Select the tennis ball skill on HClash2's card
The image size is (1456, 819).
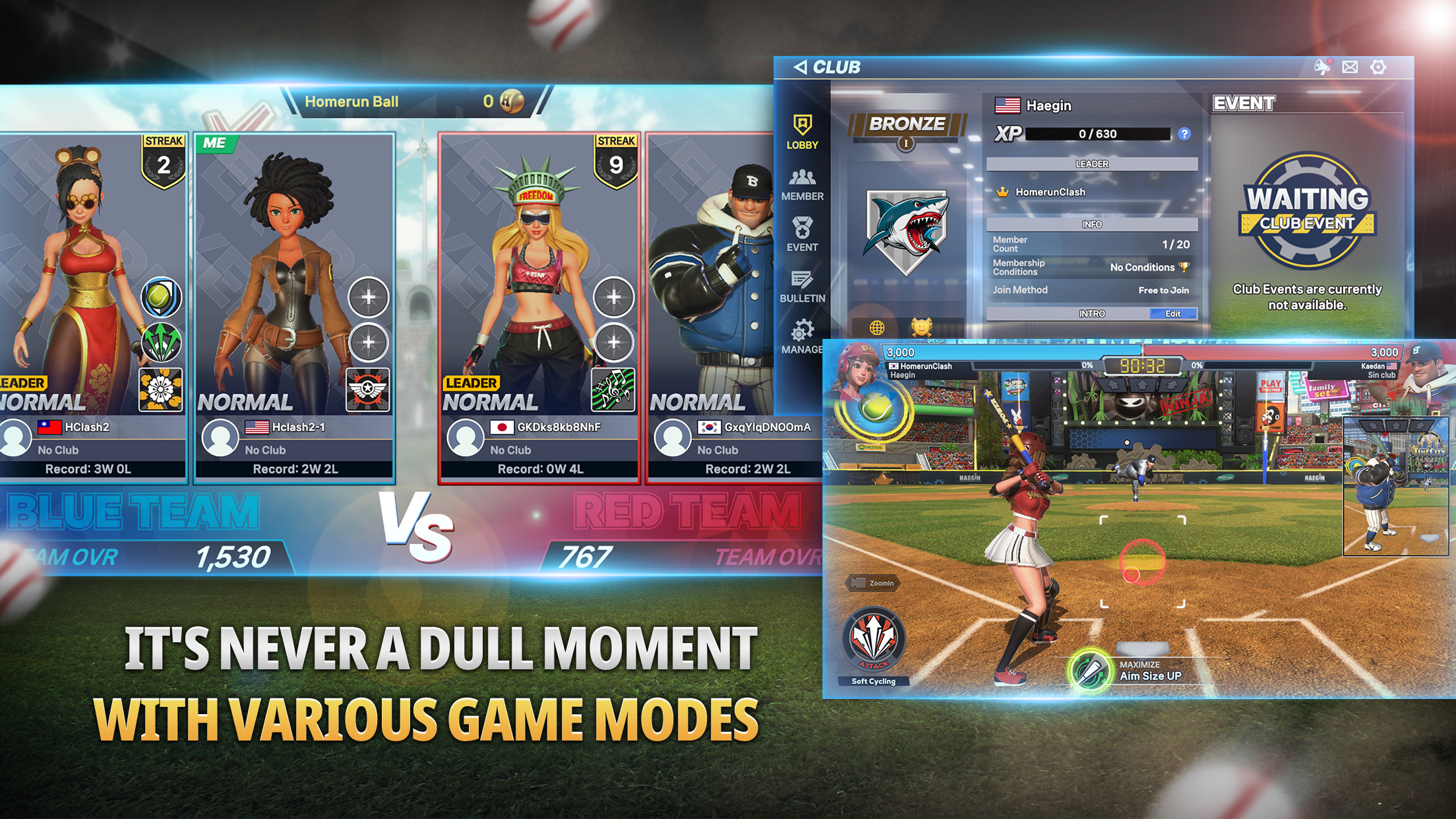click(x=160, y=297)
